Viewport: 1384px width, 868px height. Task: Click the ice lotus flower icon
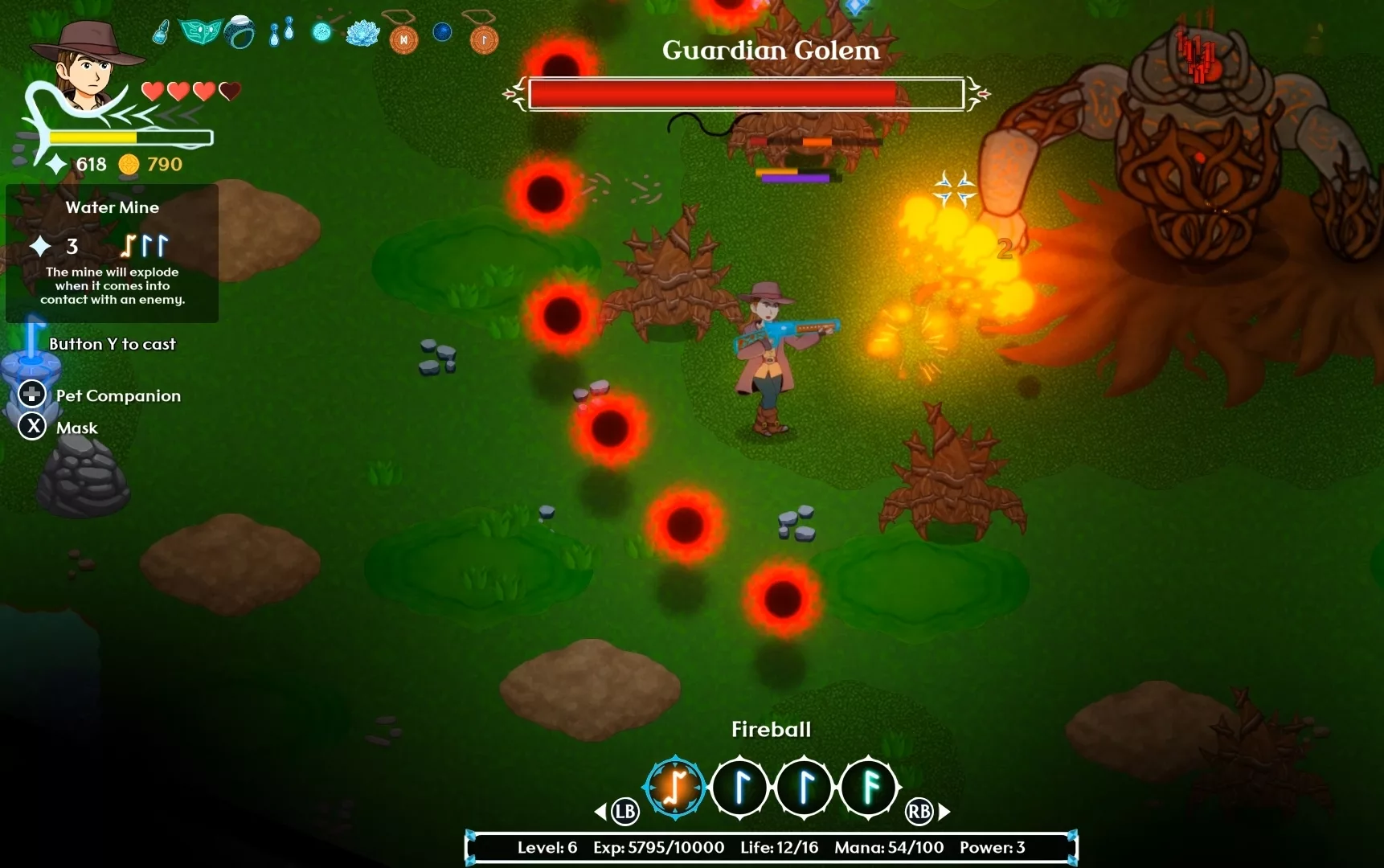(362, 33)
